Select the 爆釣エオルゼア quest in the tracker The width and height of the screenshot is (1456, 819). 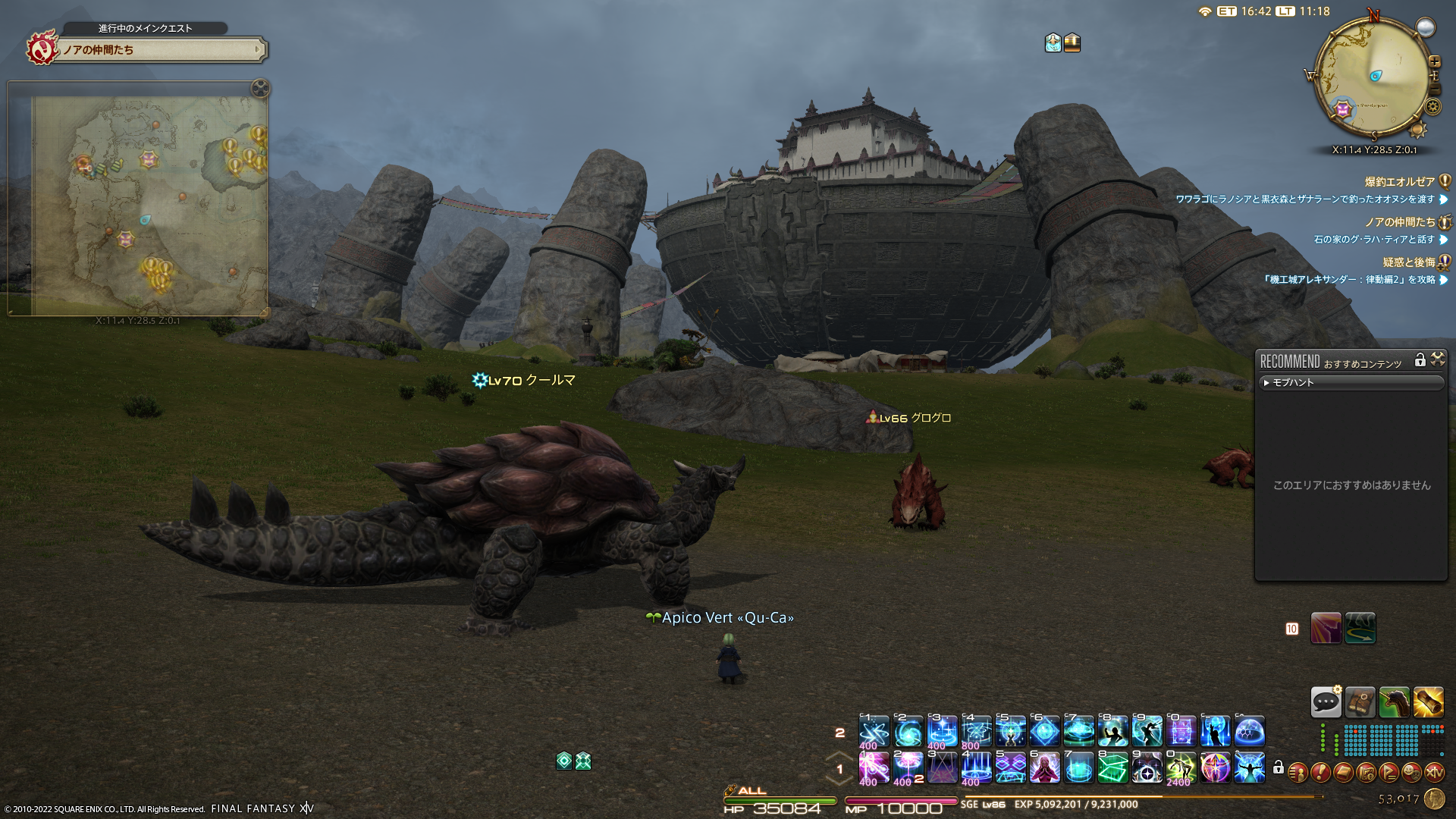[x=1399, y=182]
